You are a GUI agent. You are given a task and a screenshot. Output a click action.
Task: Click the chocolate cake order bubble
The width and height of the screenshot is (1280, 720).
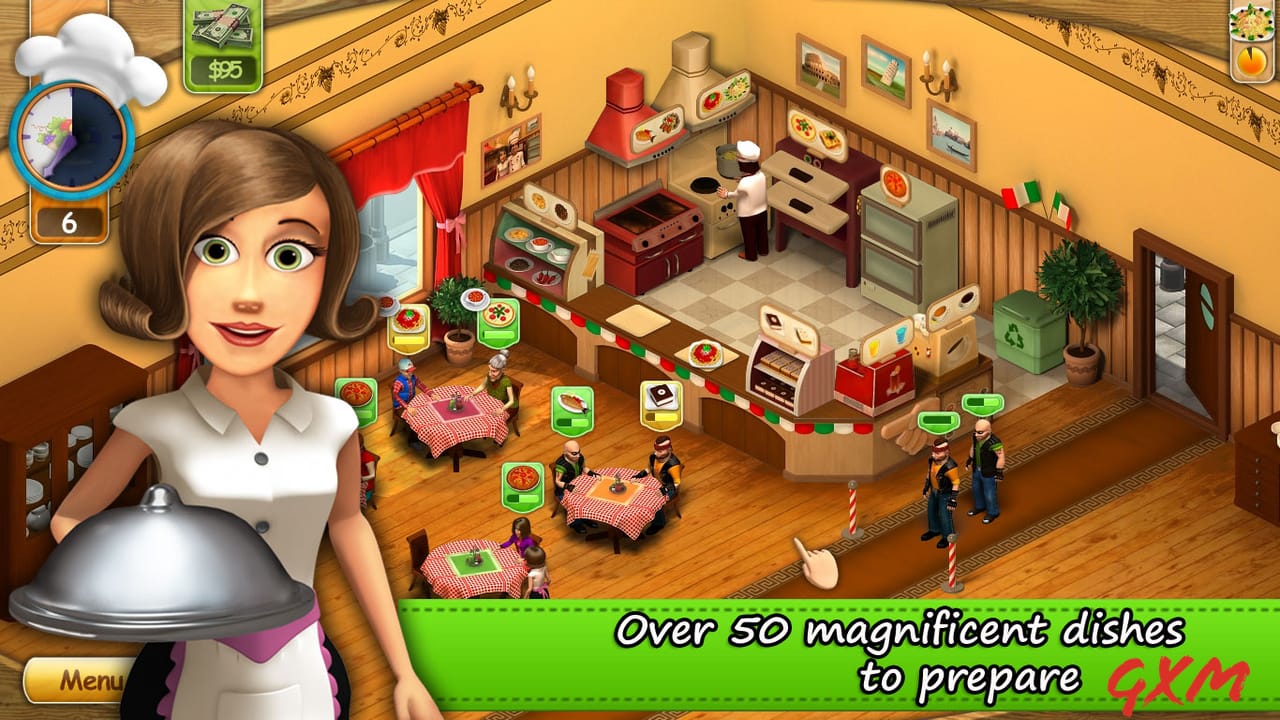pyautogui.click(x=659, y=404)
